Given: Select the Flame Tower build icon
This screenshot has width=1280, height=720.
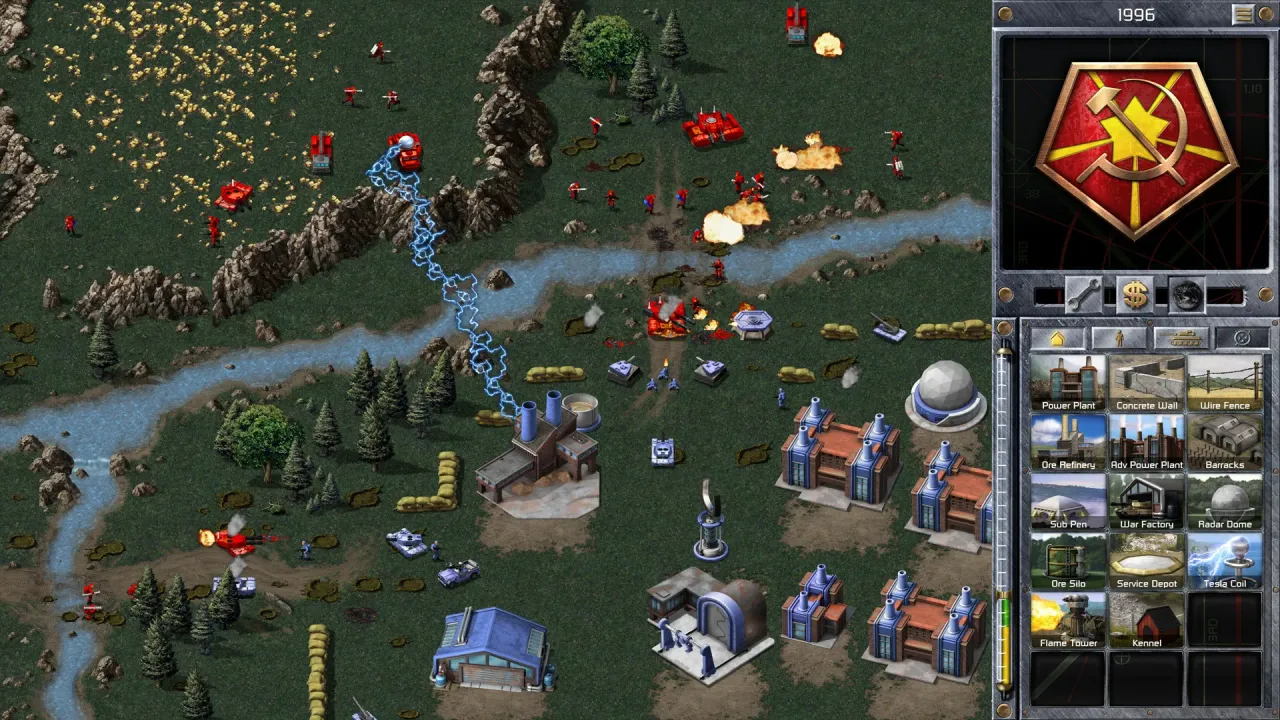Looking at the screenshot, I should point(1068,620).
